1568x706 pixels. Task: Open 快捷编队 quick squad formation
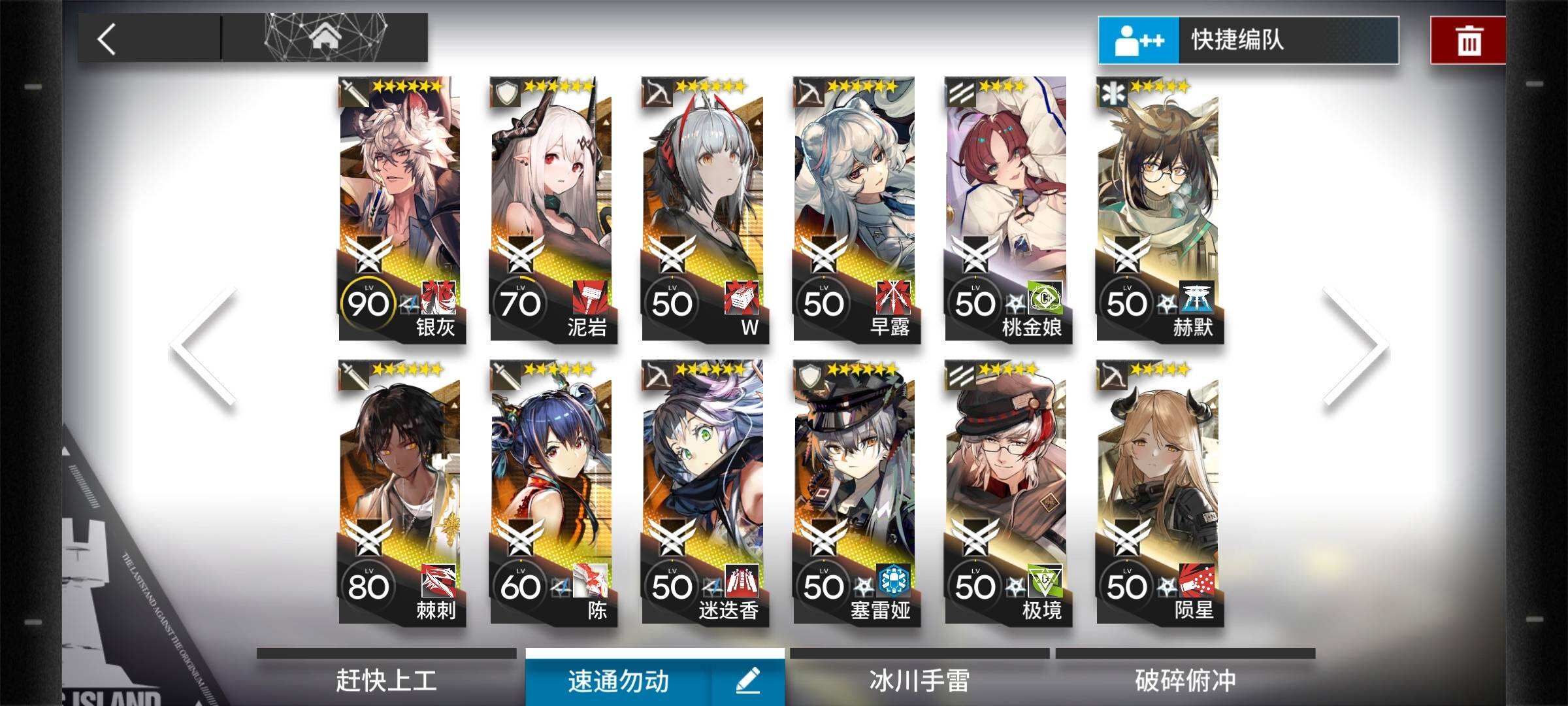(1248, 41)
